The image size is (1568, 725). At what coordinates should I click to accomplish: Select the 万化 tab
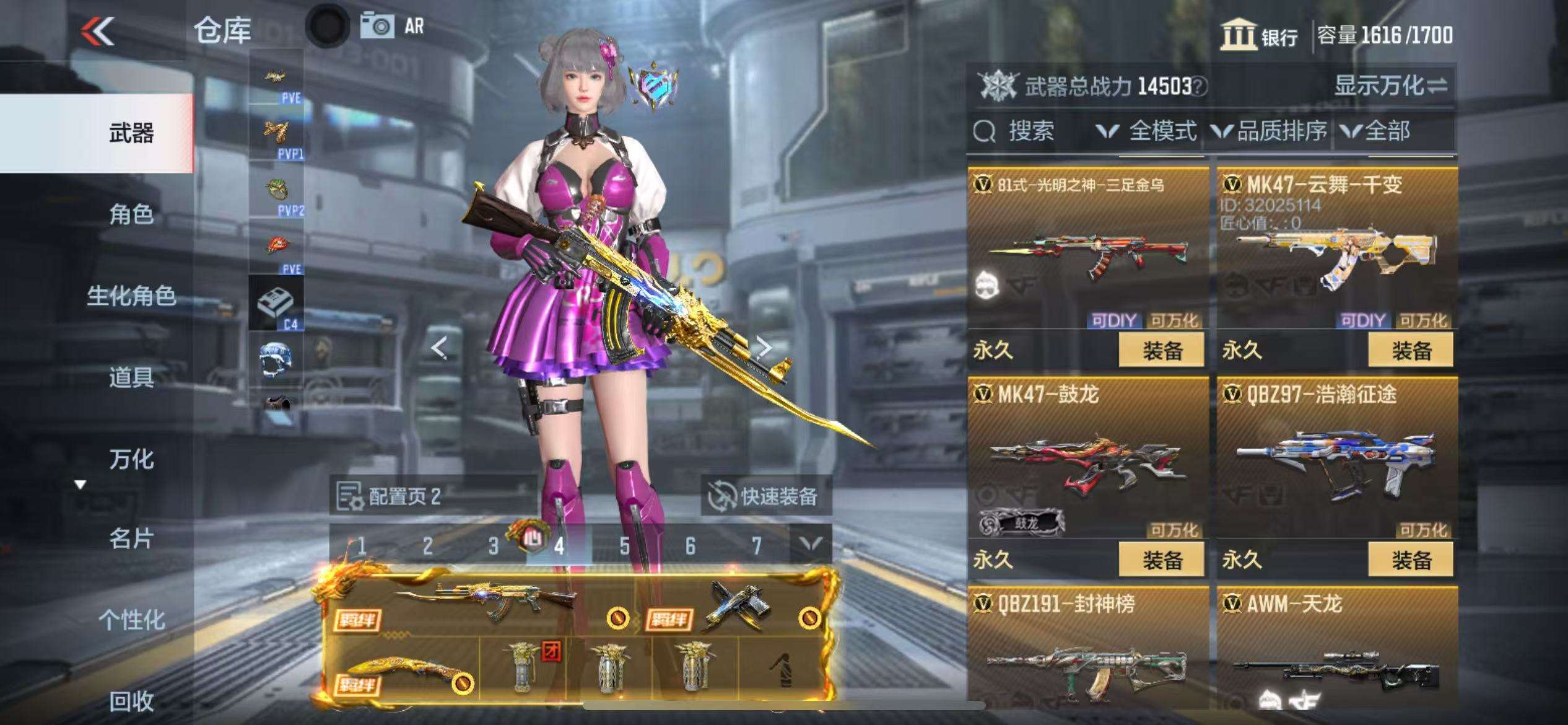point(131,459)
